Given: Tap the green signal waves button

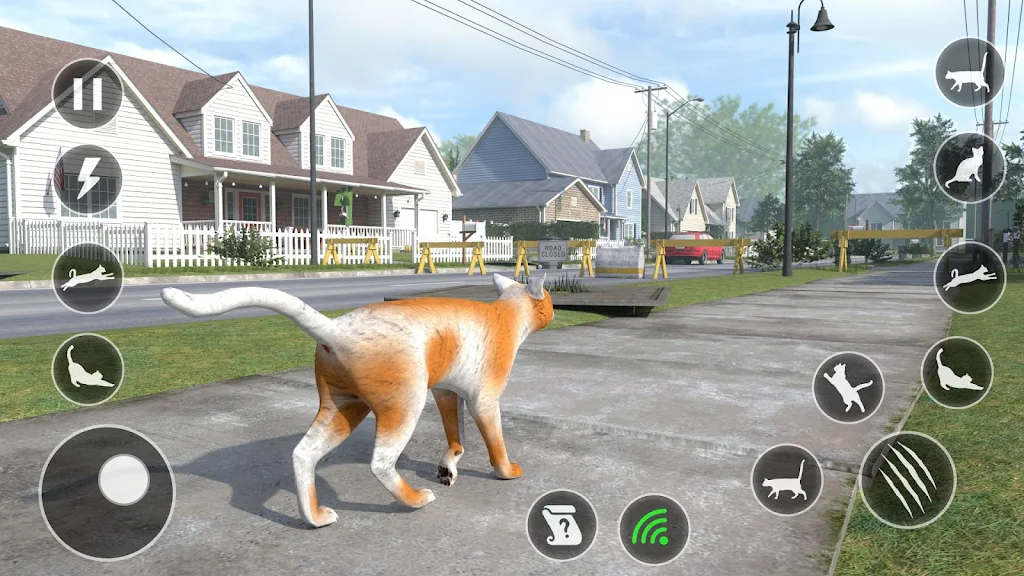Looking at the screenshot, I should (654, 529).
